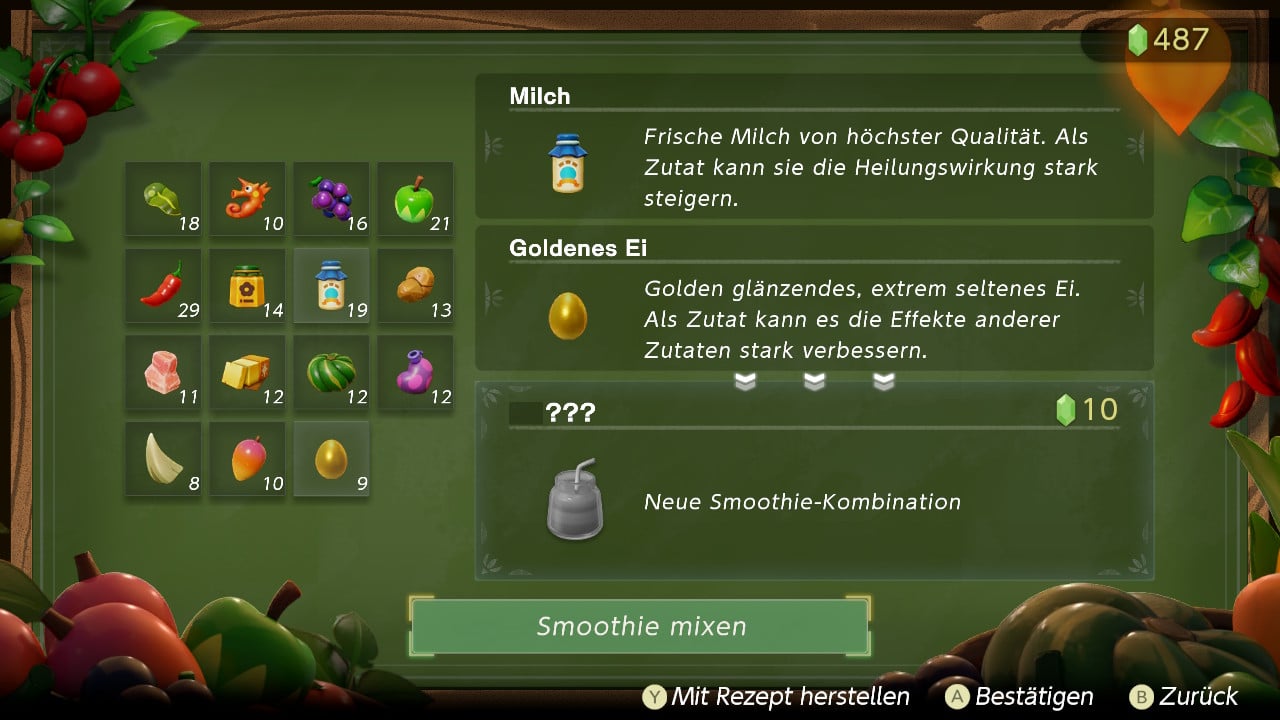Click the Milch ingredient description panel
The height and width of the screenshot is (720, 1280).
click(x=814, y=147)
